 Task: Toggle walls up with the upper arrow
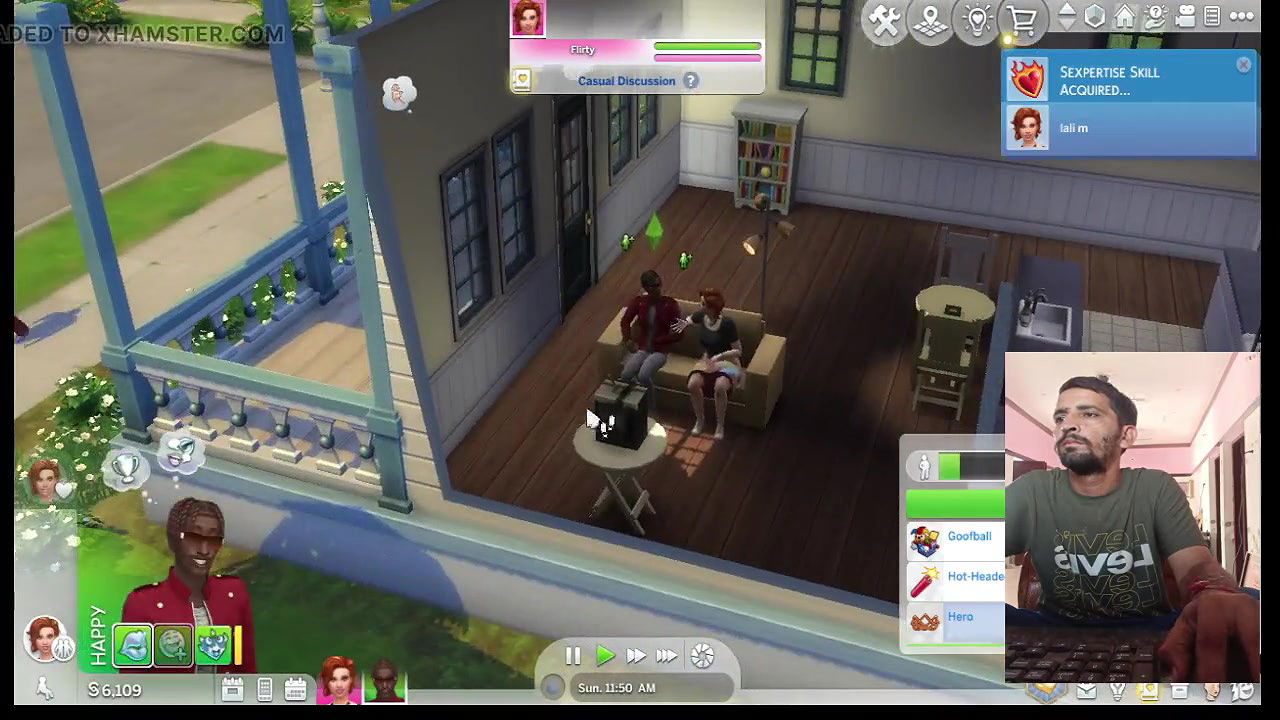pyautogui.click(x=1066, y=8)
